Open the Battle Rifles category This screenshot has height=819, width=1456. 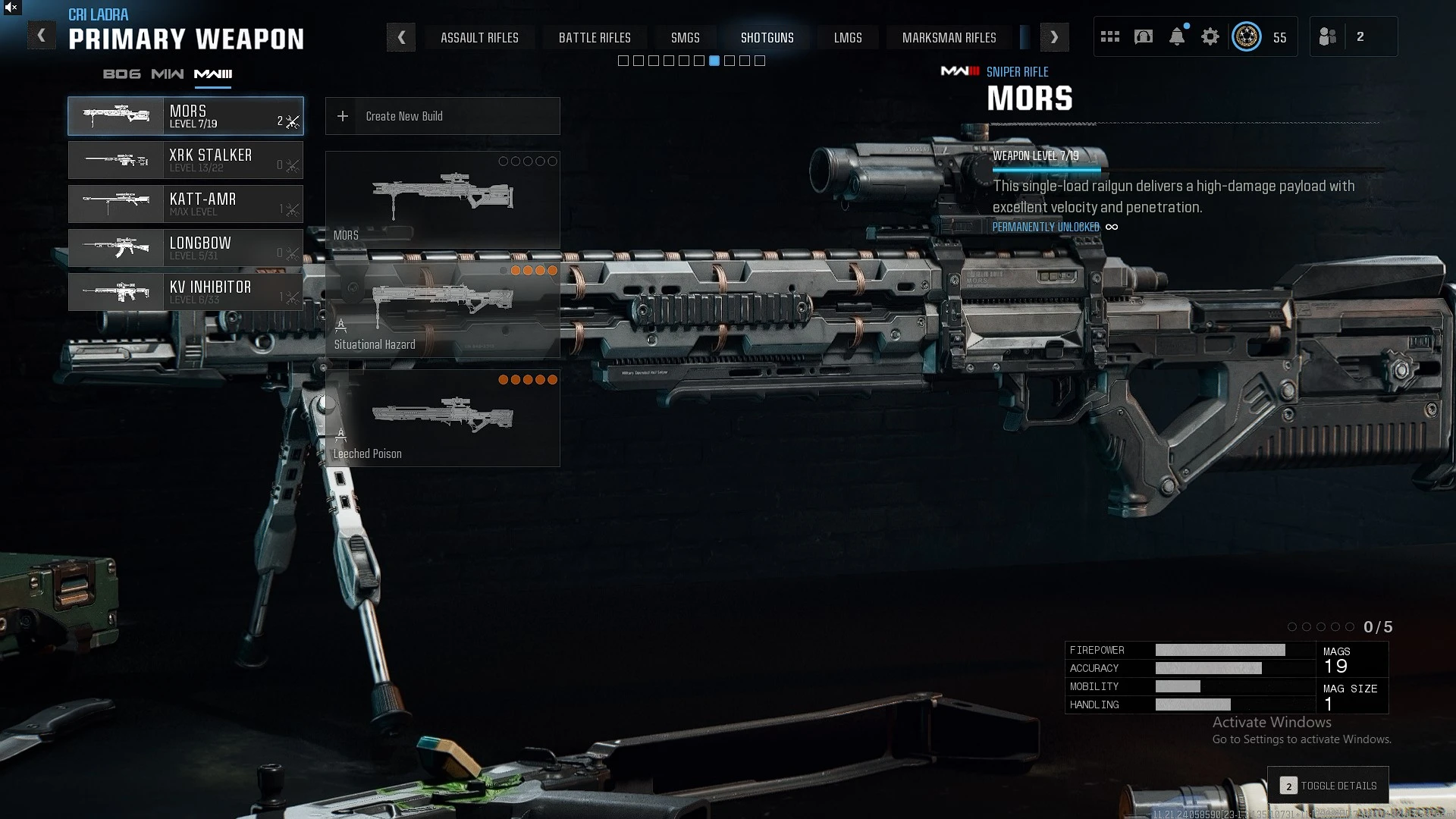click(595, 38)
